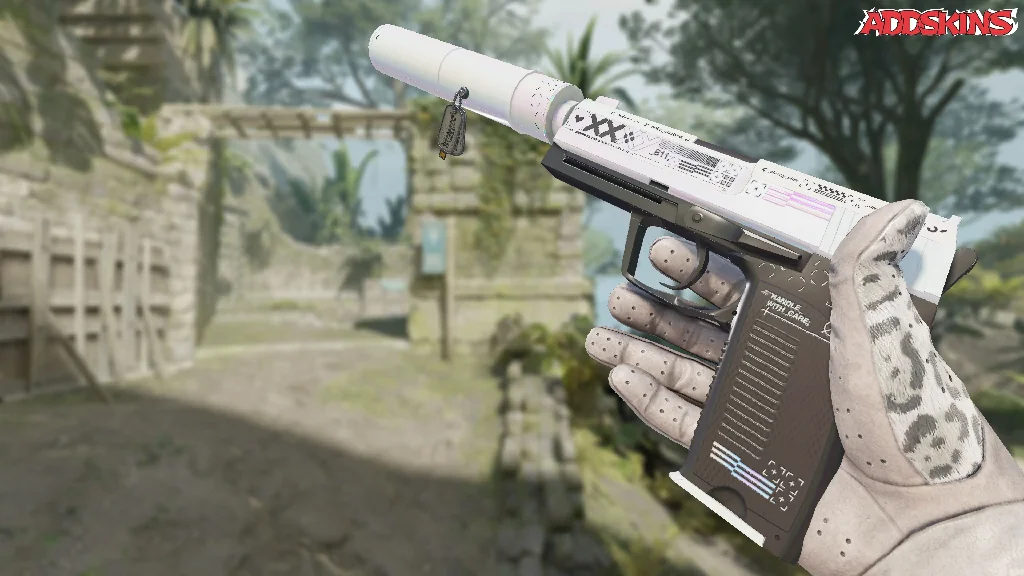Click the ADDSKINS logo watermark
This screenshot has width=1024, height=576.
pyautogui.click(x=939, y=22)
